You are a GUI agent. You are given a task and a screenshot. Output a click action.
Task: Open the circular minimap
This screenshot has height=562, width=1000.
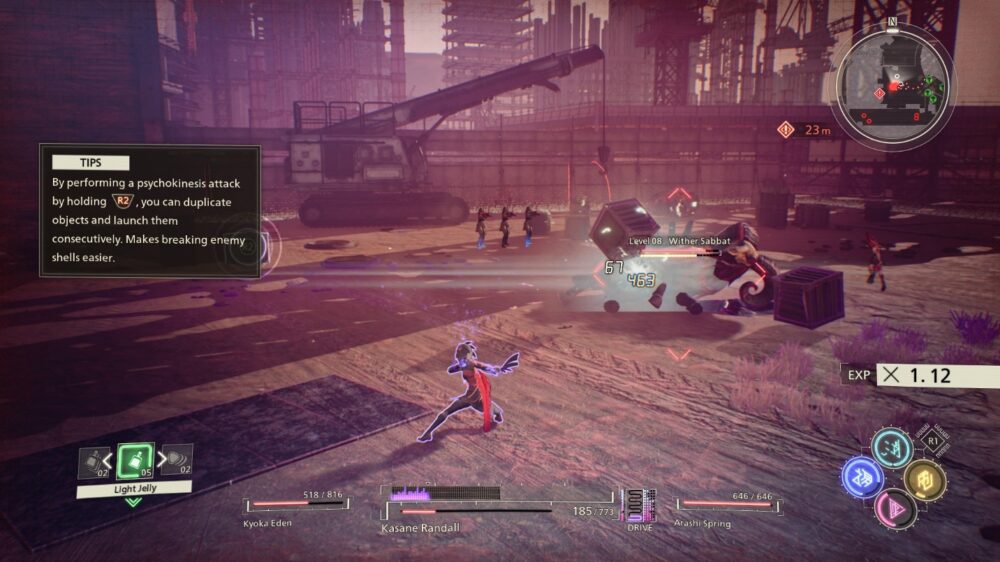tap(891, 84)
